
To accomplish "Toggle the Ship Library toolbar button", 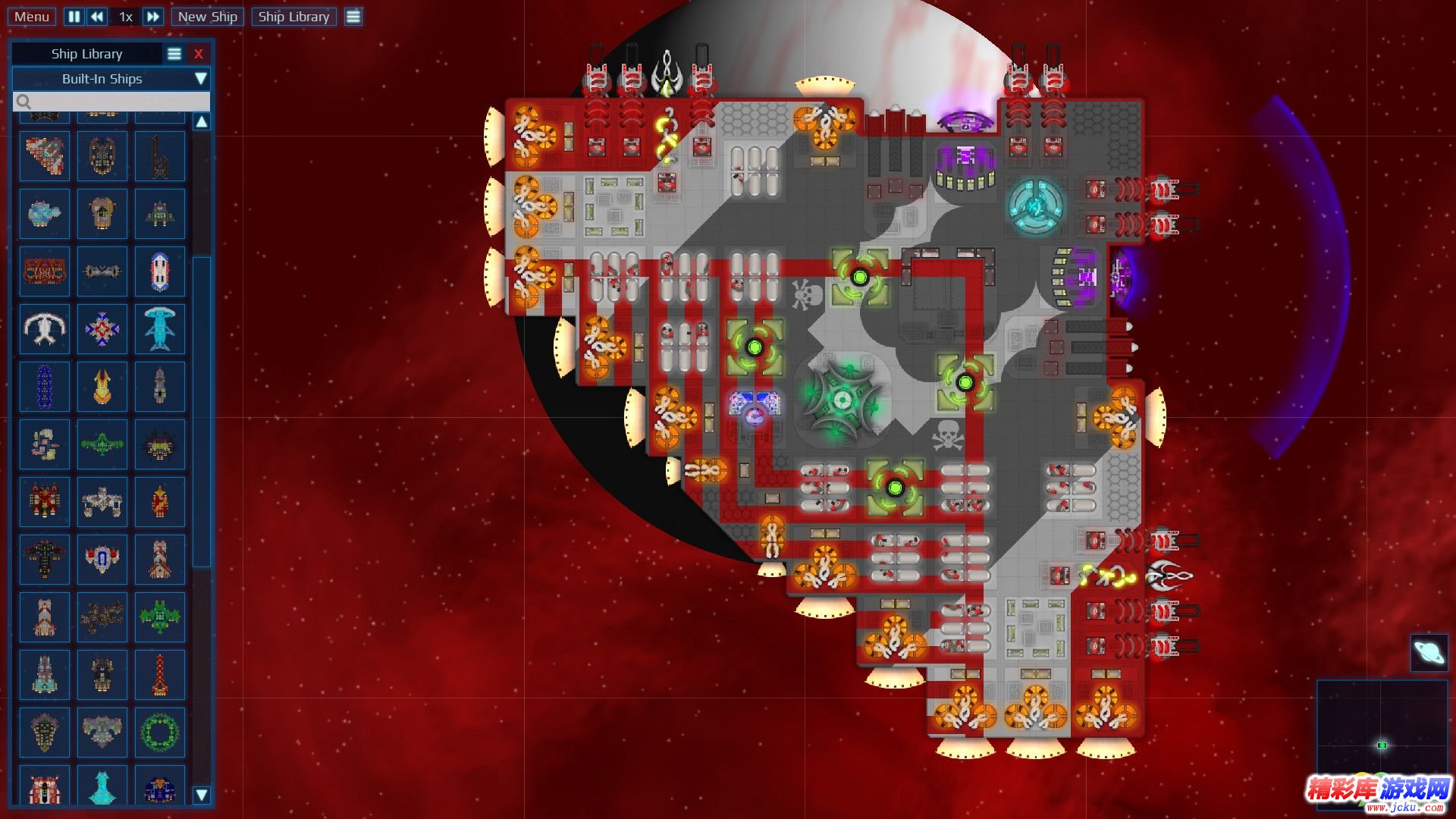I will (x=293, y=17).
